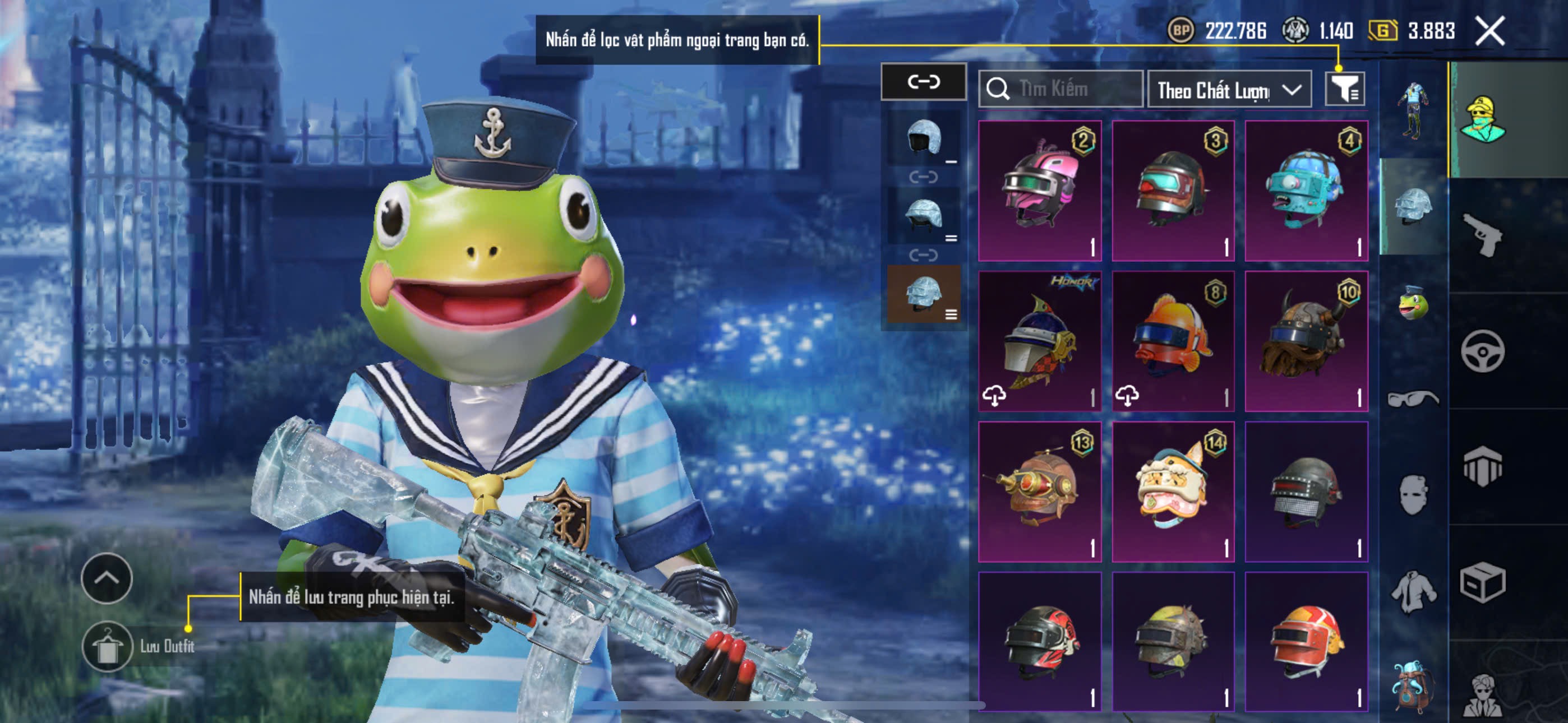Select the lion dance helmet skin

1173,491
